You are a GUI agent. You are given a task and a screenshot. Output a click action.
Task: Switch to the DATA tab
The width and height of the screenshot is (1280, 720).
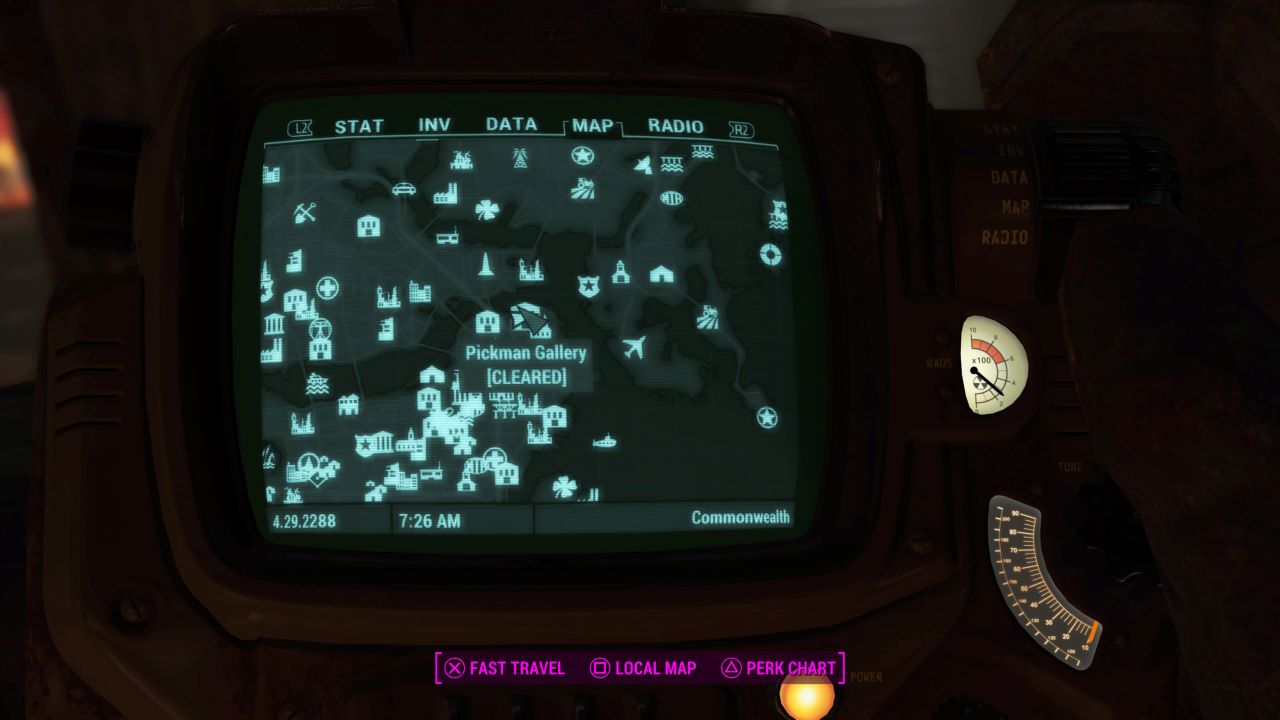[510, 126]
